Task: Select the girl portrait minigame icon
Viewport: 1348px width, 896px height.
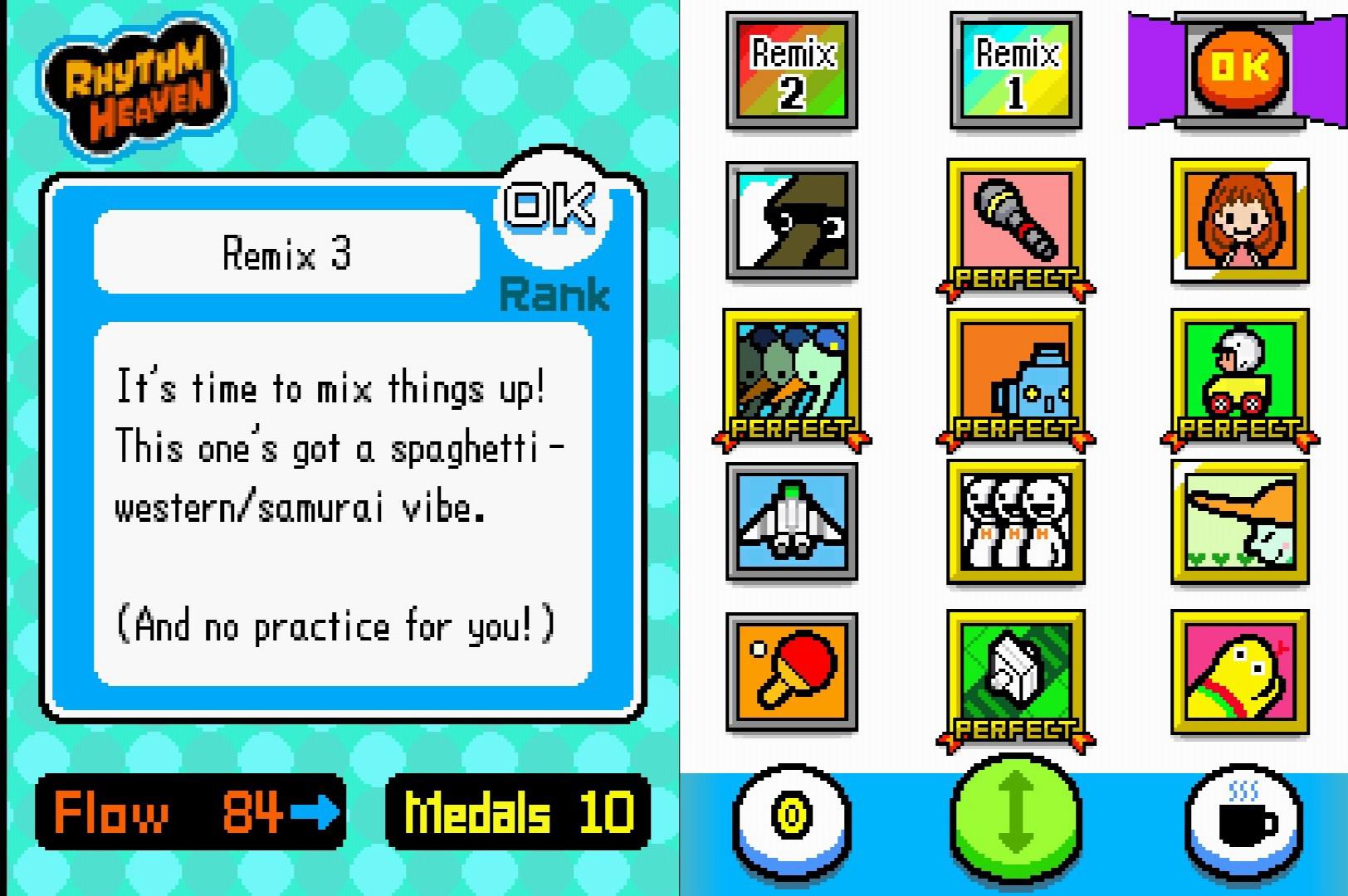Action: [1238, 220]
